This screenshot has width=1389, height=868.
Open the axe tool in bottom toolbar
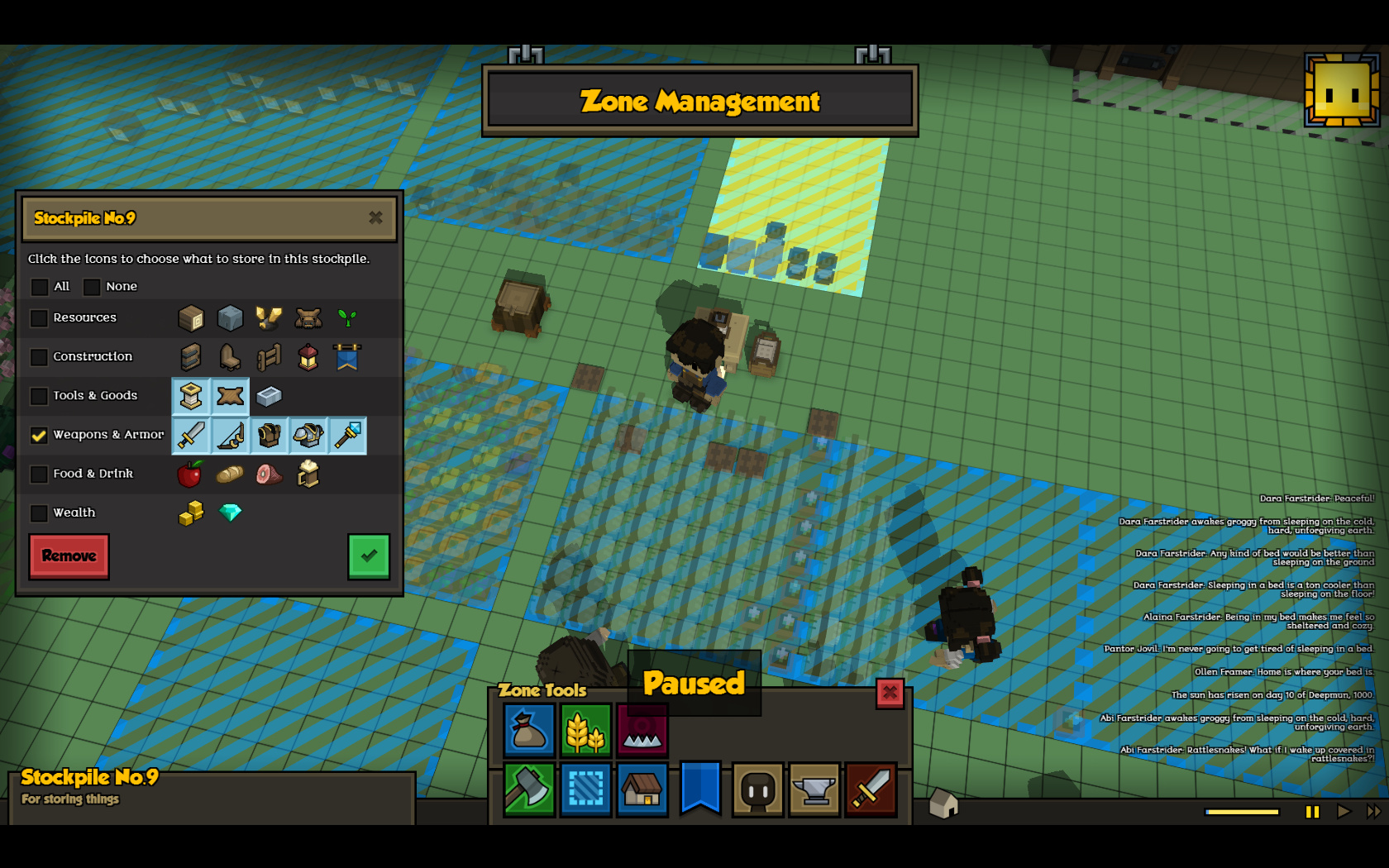click(x=529, y=789)
